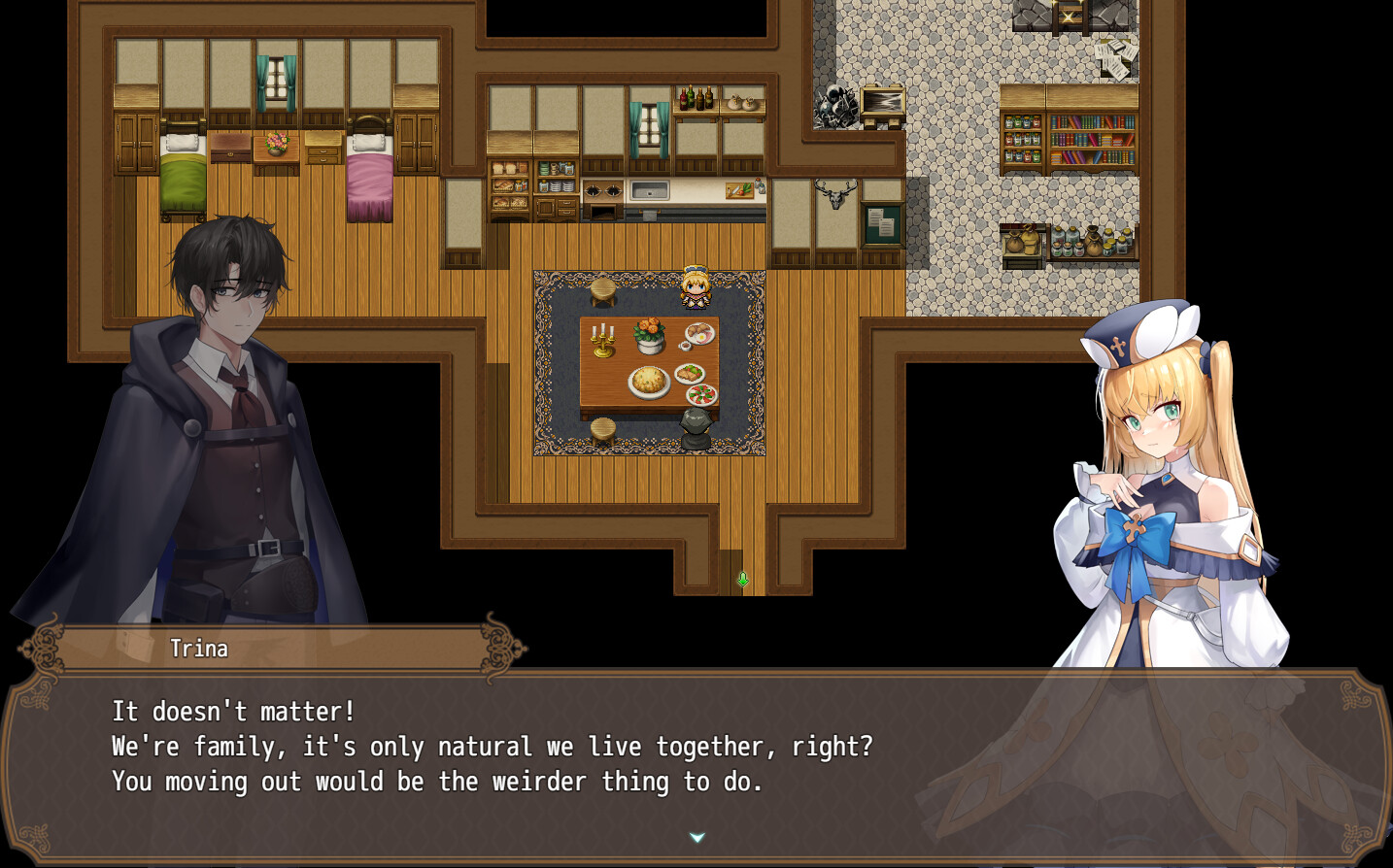Click the blue down arrow to advance dialogue
The image size is (1393, 868).
point(696,835)
